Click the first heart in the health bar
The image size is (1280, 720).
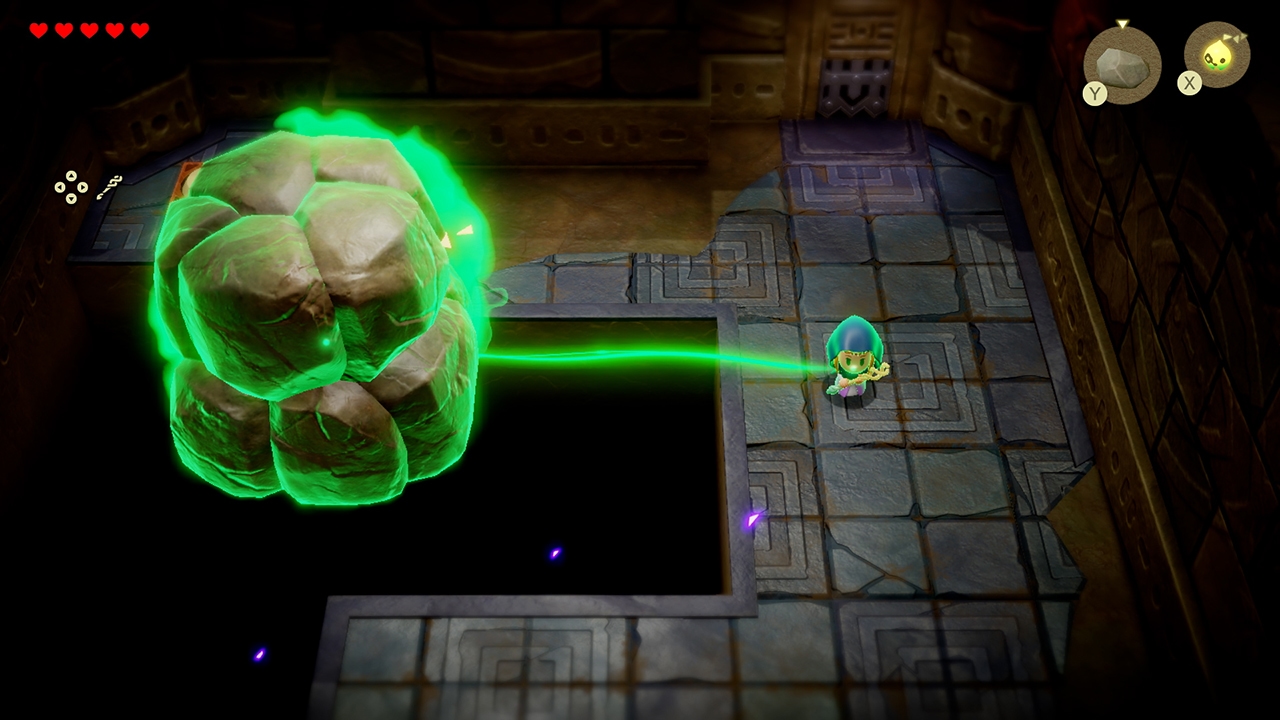pos(37,30)
